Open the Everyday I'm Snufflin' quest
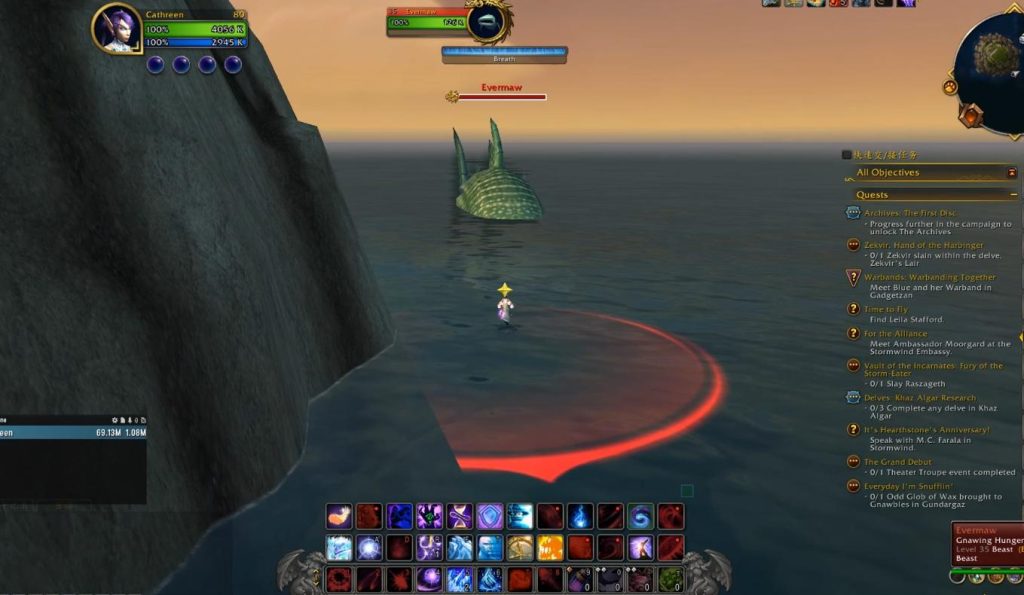Image resolution: width=1024 pixels, height=595 pixels. 909,485
